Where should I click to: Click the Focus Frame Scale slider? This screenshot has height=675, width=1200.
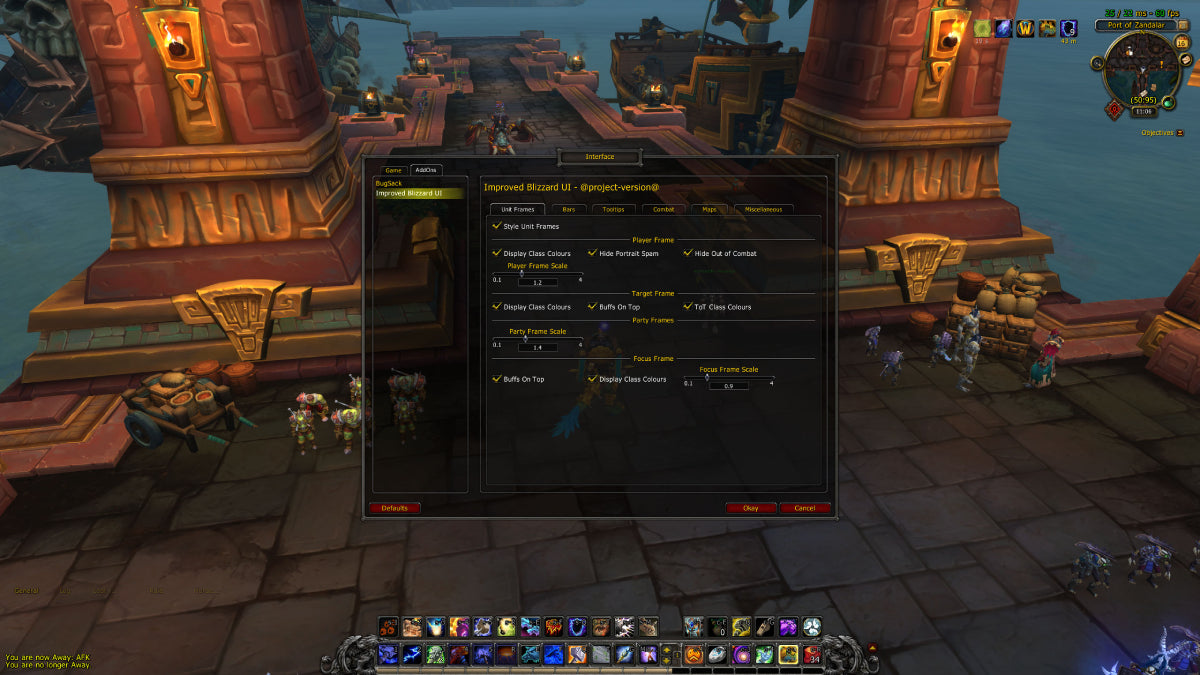[729, 378]
